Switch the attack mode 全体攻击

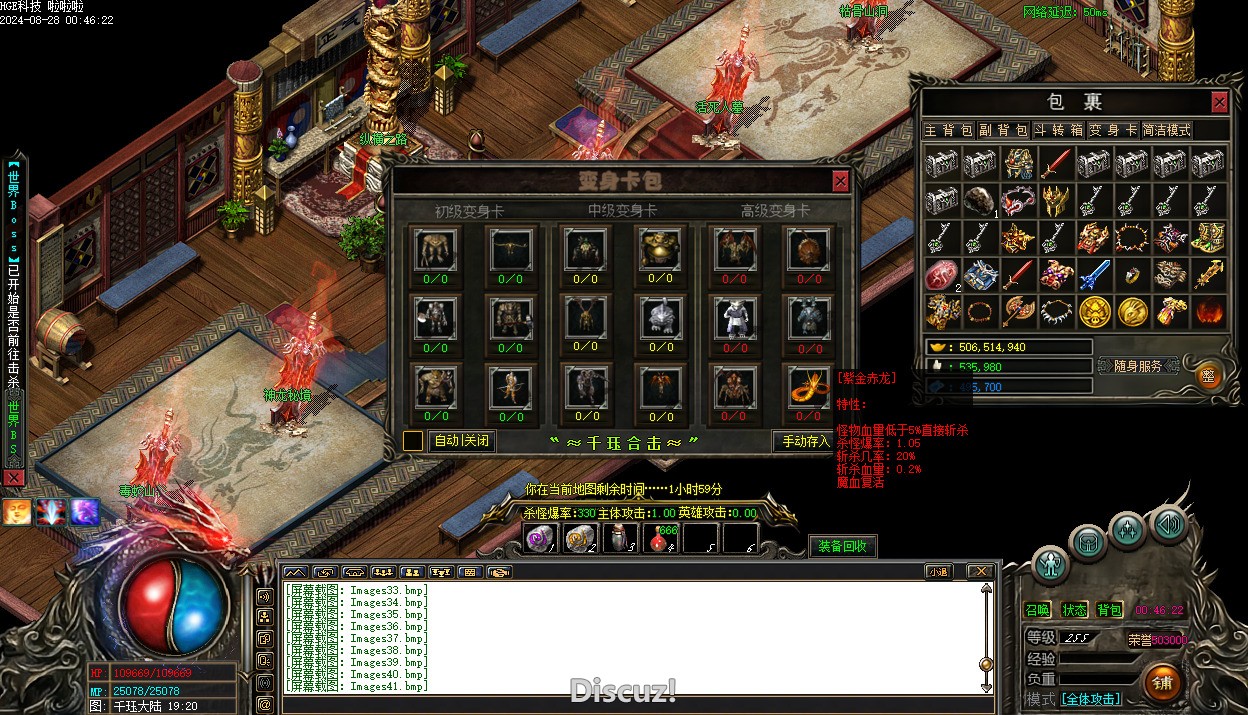click(1090, 699)
